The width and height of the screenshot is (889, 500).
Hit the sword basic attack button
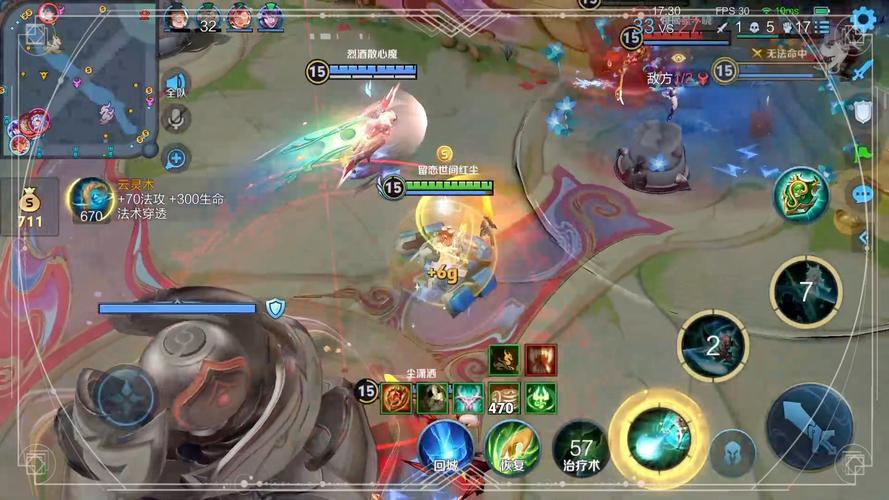809,427
